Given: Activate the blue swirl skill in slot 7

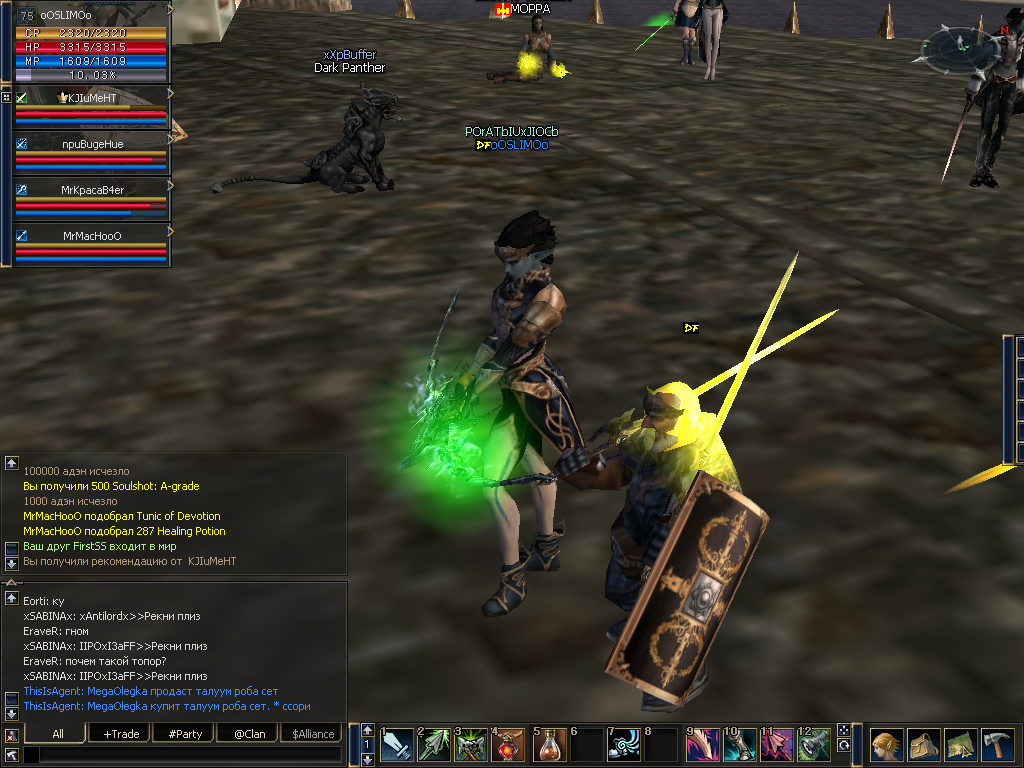Looking at the screenshot, I should click(626, 745).
